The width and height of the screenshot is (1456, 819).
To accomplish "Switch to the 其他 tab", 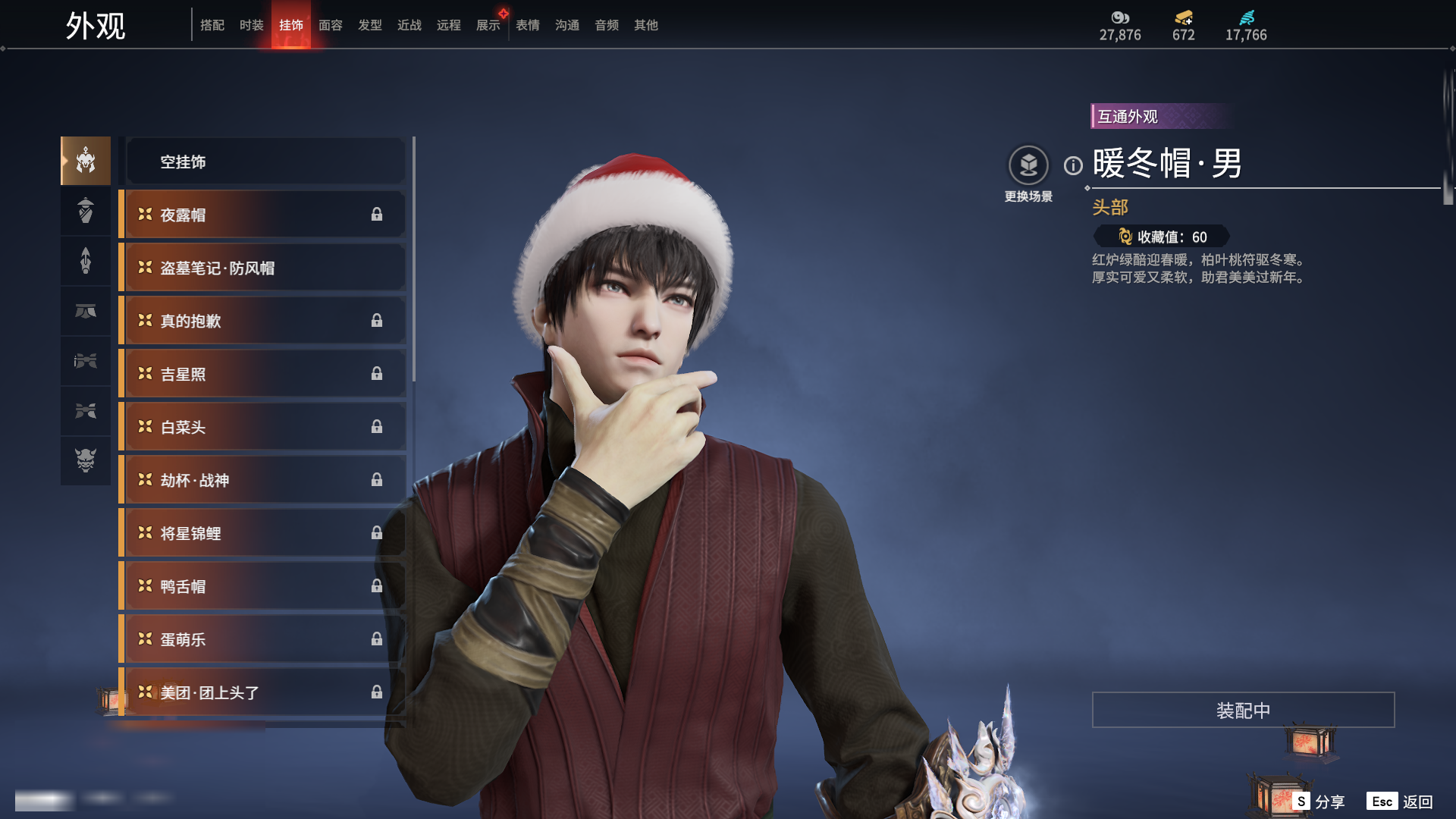I will 645,25.
